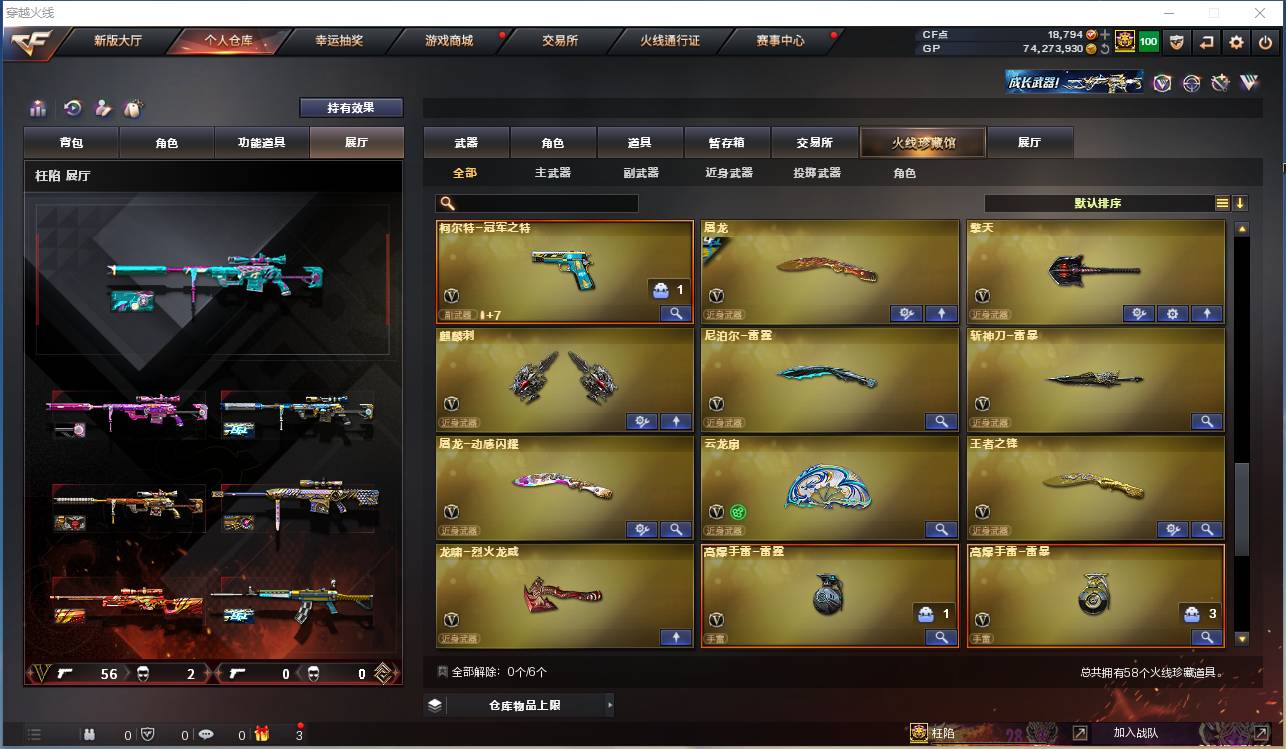Click the power exit icon at top right
This screenshot has height=749, width=1286.
point(1264,41)
